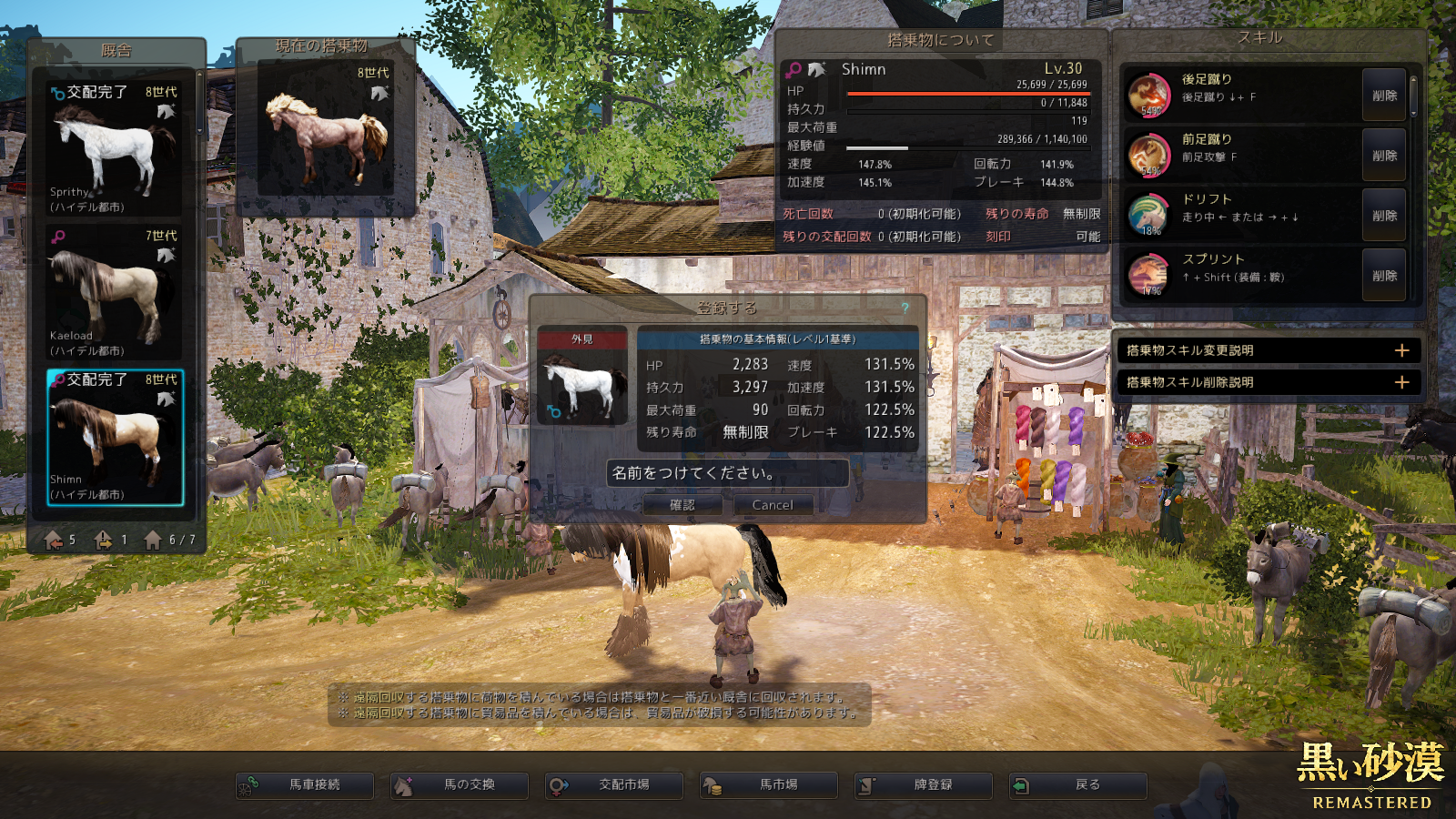Image resolution: width=1456 pixels, height=819 pixels.
Task: View the current mount 8世代 horse portrait
Action: pos(326,129)
